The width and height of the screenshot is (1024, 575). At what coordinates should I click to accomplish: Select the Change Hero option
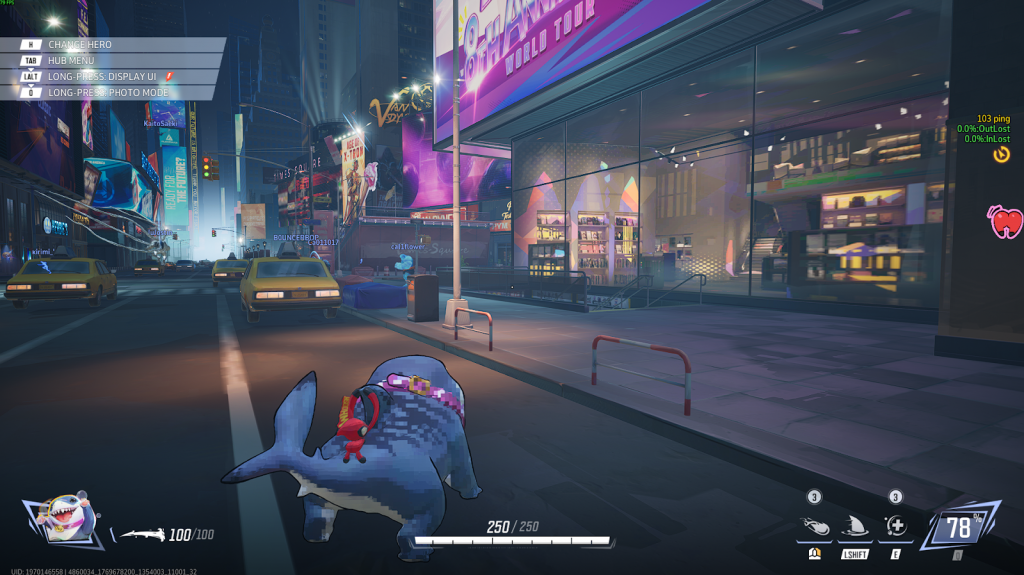tap(80, 45)
